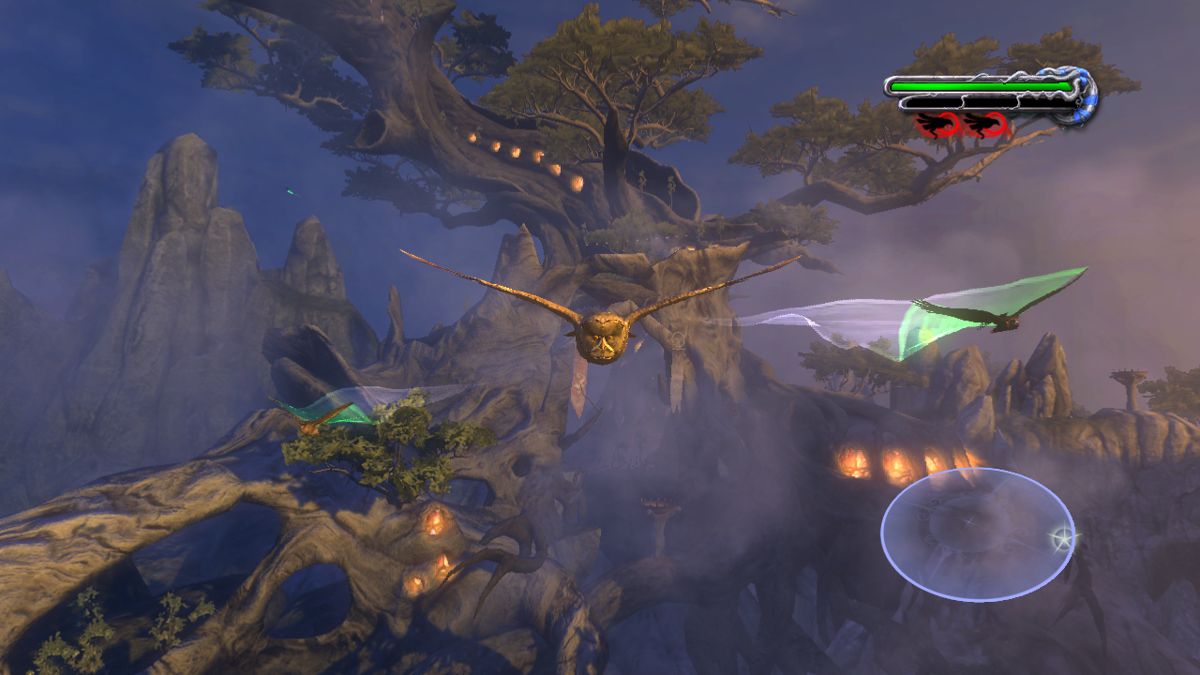This screenshot has width=1200, height=675.
Task: Click the oval radar minimap
Action: 977,535
